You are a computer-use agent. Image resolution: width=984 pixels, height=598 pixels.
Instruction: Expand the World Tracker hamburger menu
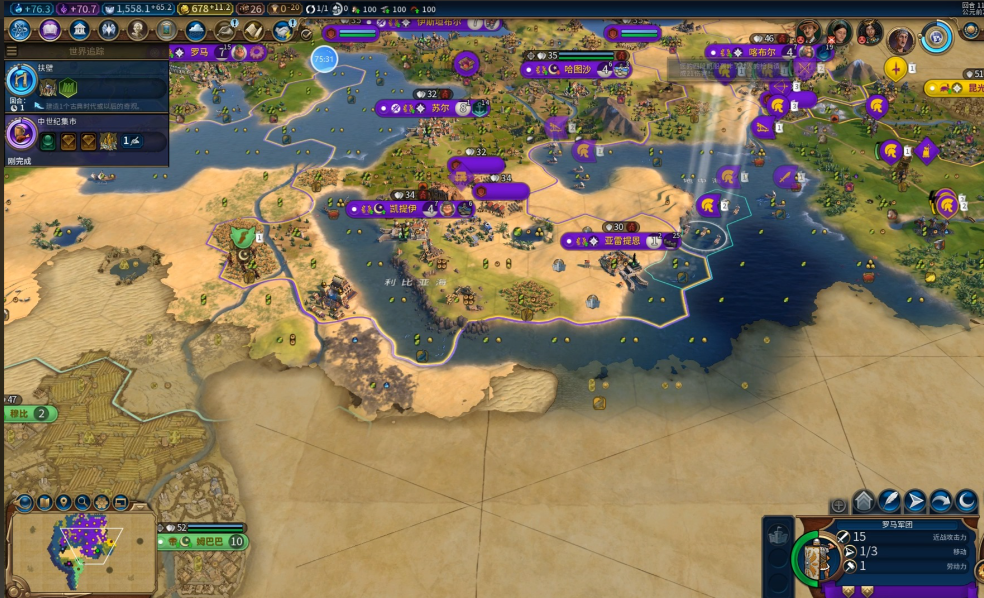(x=12, y=51)
